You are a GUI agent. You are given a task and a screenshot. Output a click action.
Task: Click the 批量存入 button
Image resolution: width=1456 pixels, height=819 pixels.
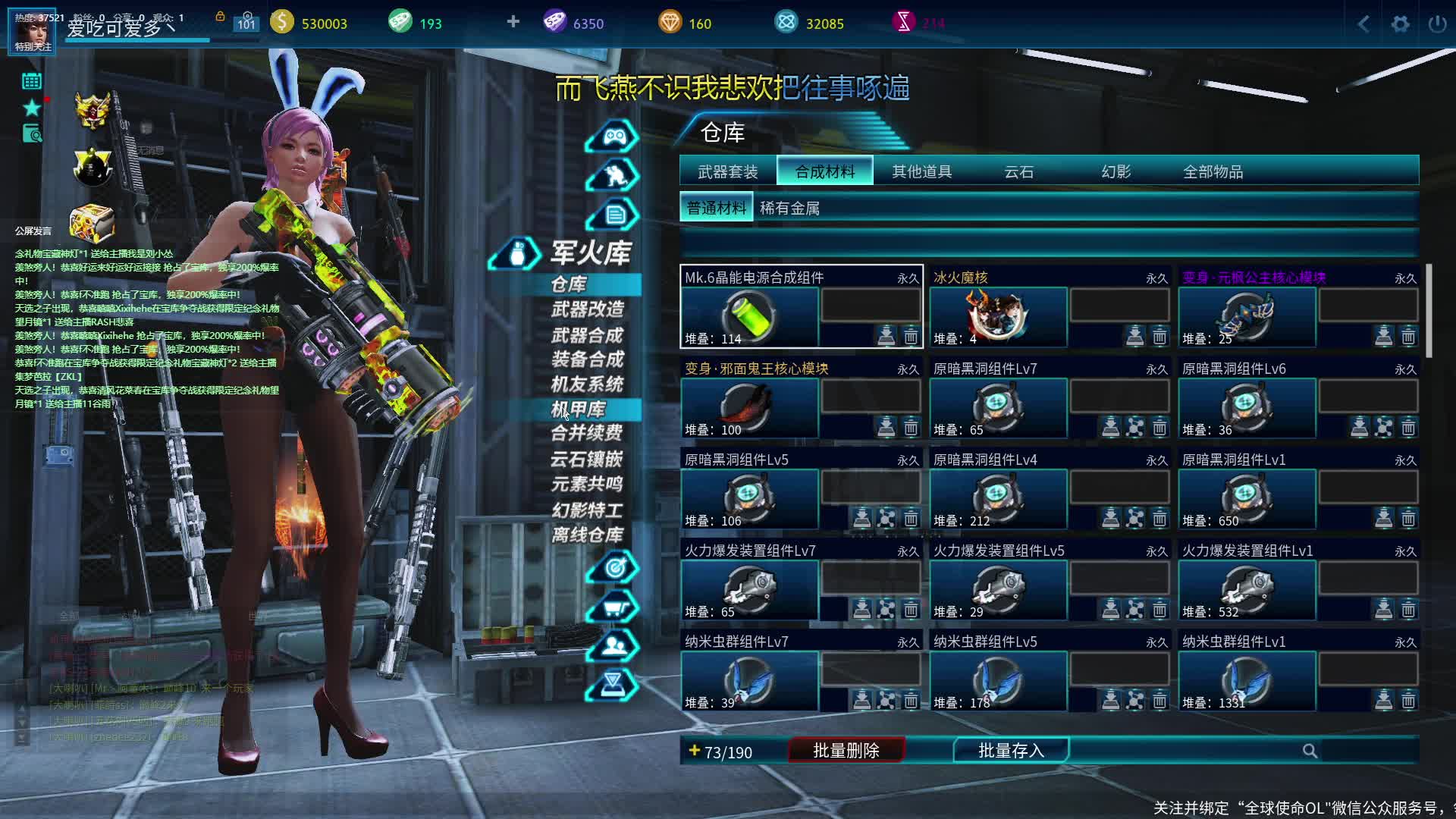tap(1011, 751)
